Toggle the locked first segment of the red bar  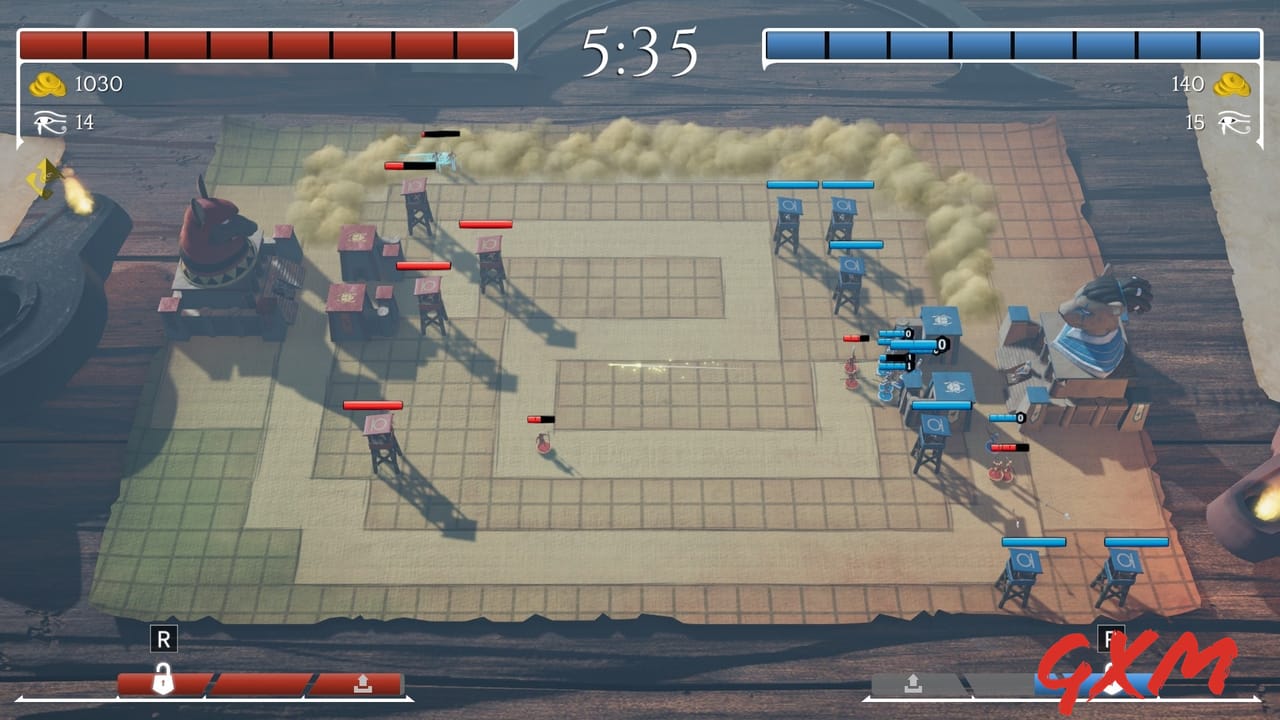point(163,681)
